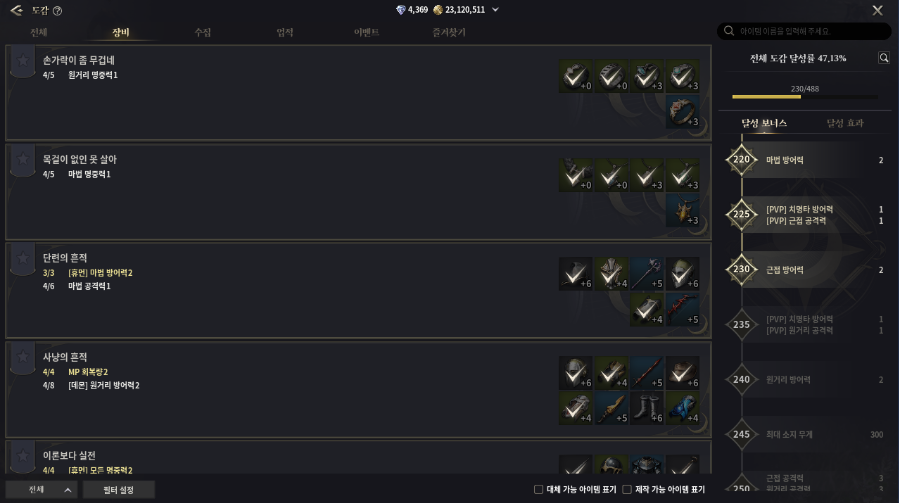Expand the currency dropdown arrow
This screenshot has height=503, width=899.
(x=495, y=10)
